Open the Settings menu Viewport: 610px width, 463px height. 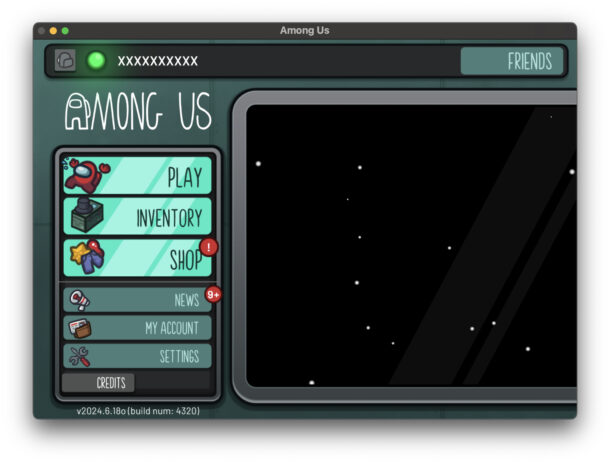[x=138, y=356]
